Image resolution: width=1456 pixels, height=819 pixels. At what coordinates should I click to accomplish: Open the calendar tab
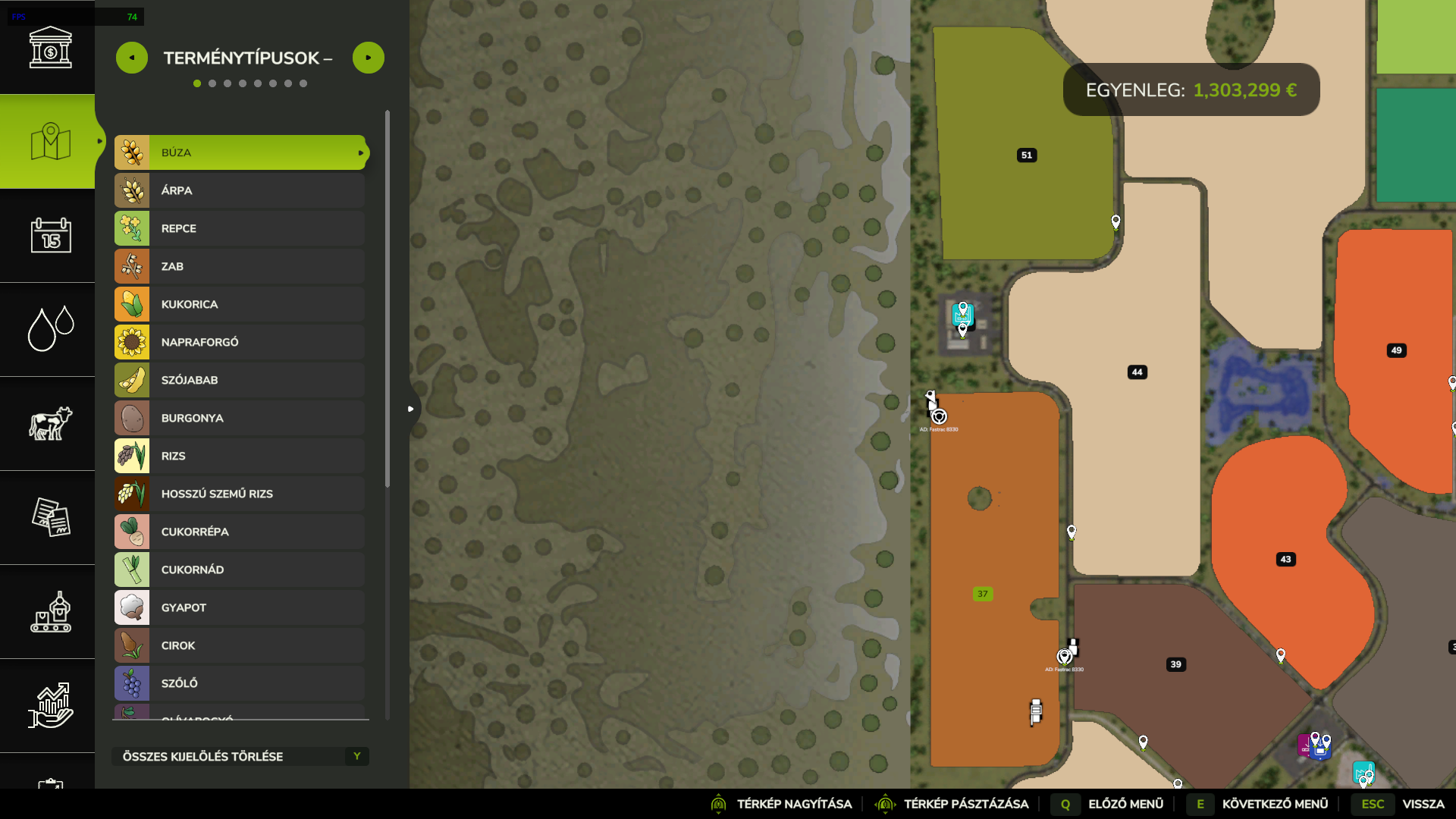tap(50, 235)
